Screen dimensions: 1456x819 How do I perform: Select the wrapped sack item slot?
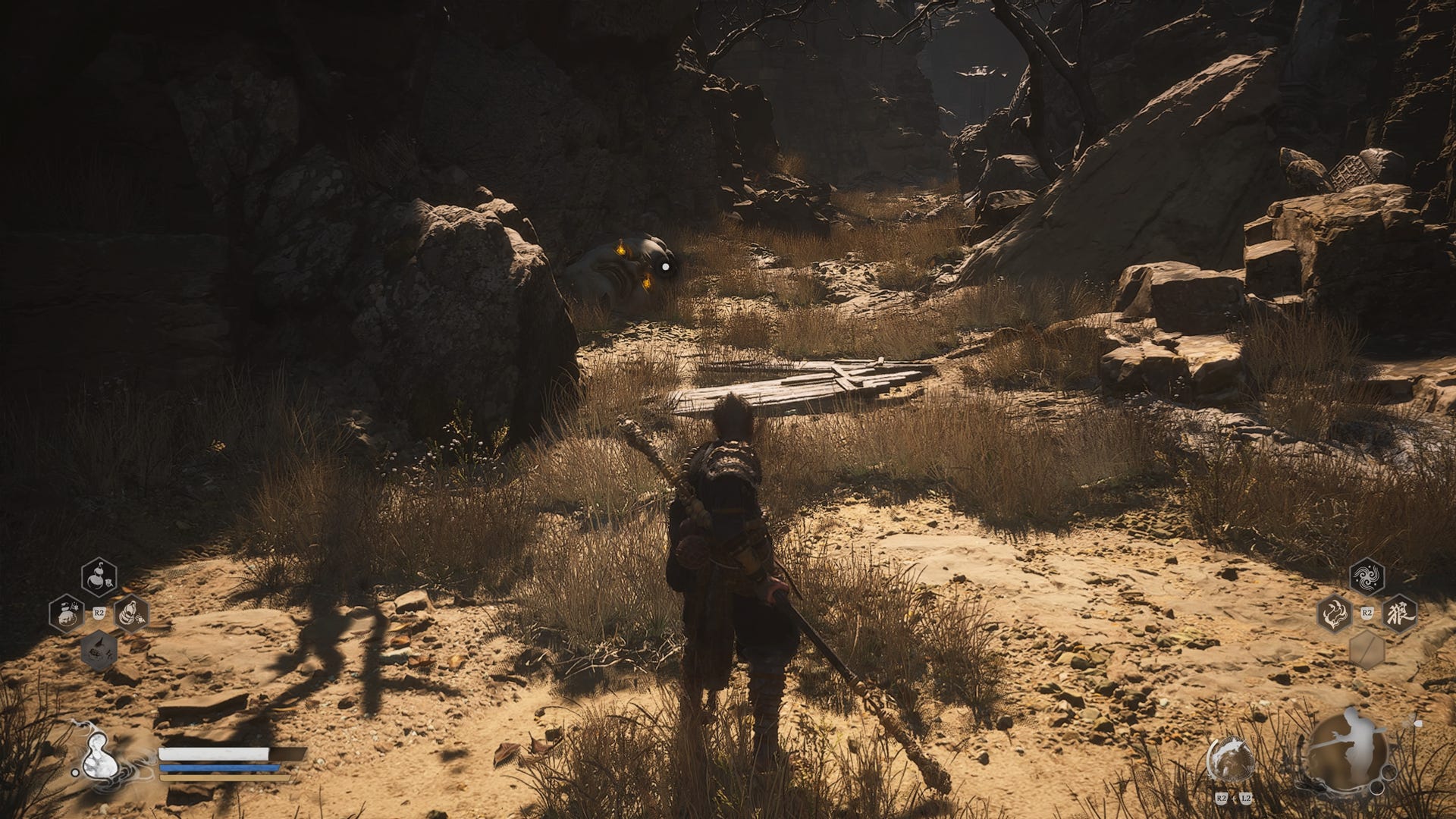(x=131, y=613)
